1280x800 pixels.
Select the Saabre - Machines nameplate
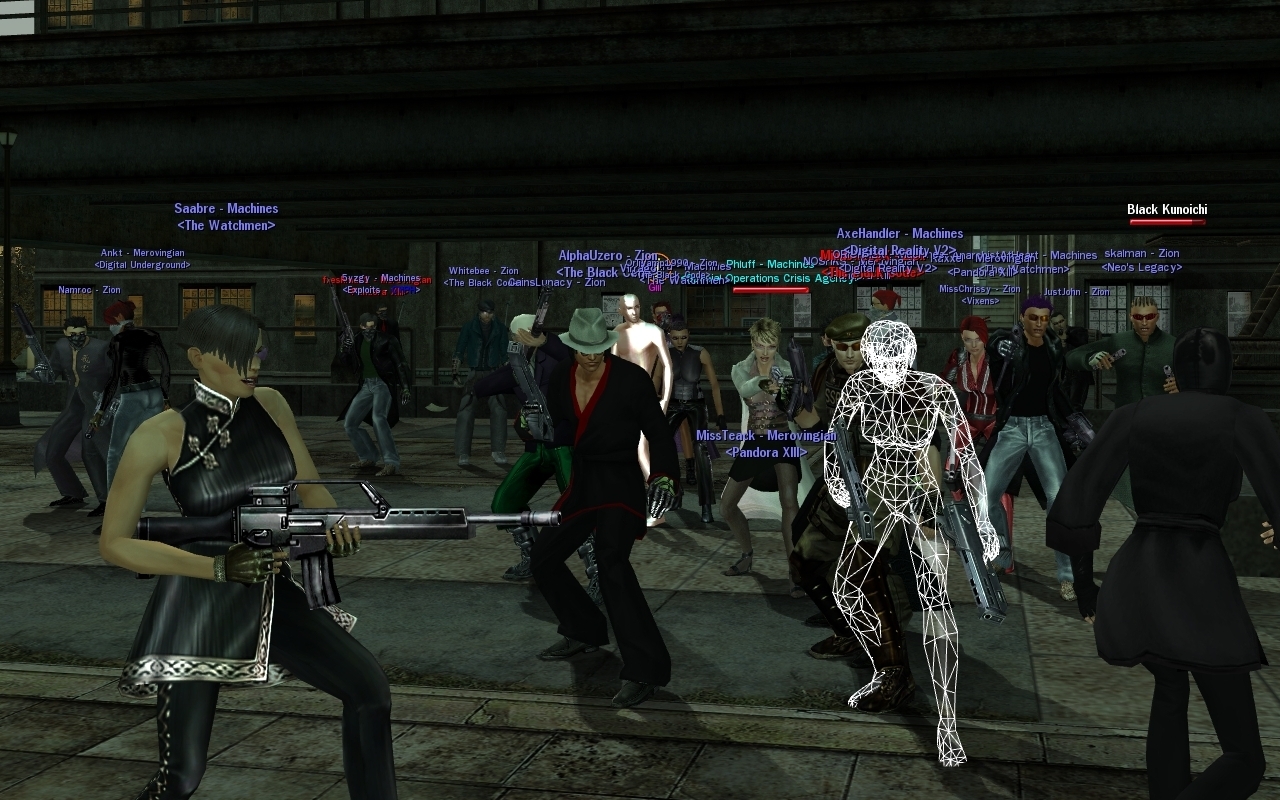pos(226,209)
